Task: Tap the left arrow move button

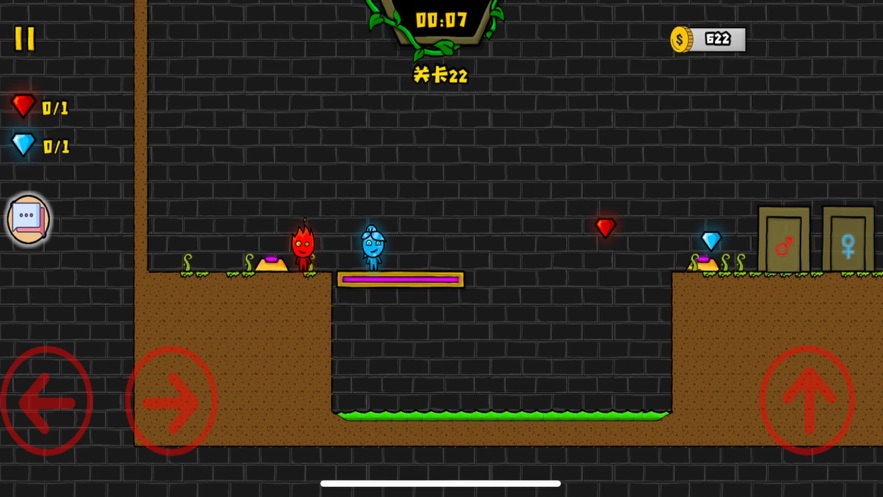Action: pyautogui.click(x=47, y=402)
